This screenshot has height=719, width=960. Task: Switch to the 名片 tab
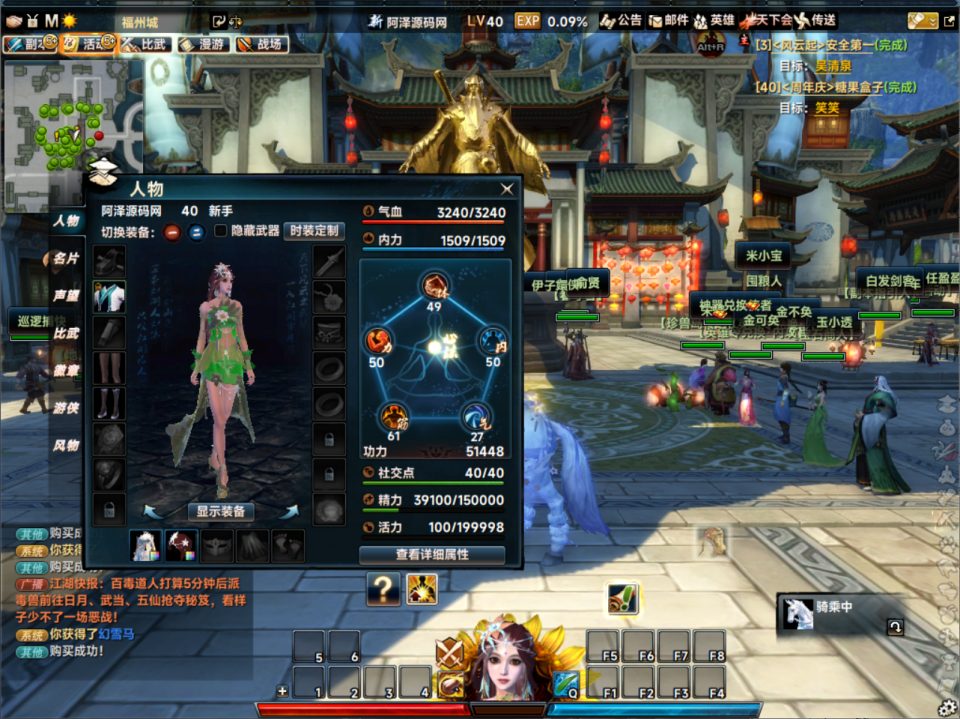point(66,258)
